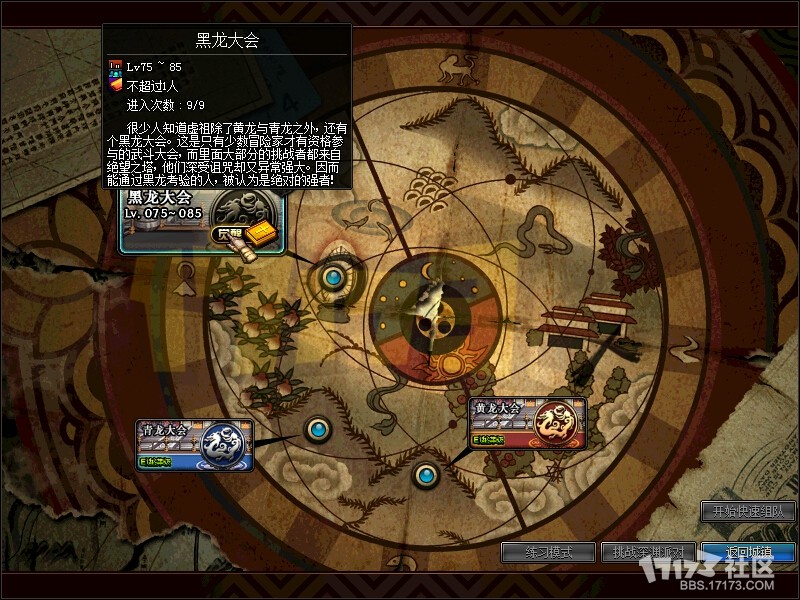Enter 练习模式 practice mode
This screenshot has height=600, width=800.
(547, 552)
